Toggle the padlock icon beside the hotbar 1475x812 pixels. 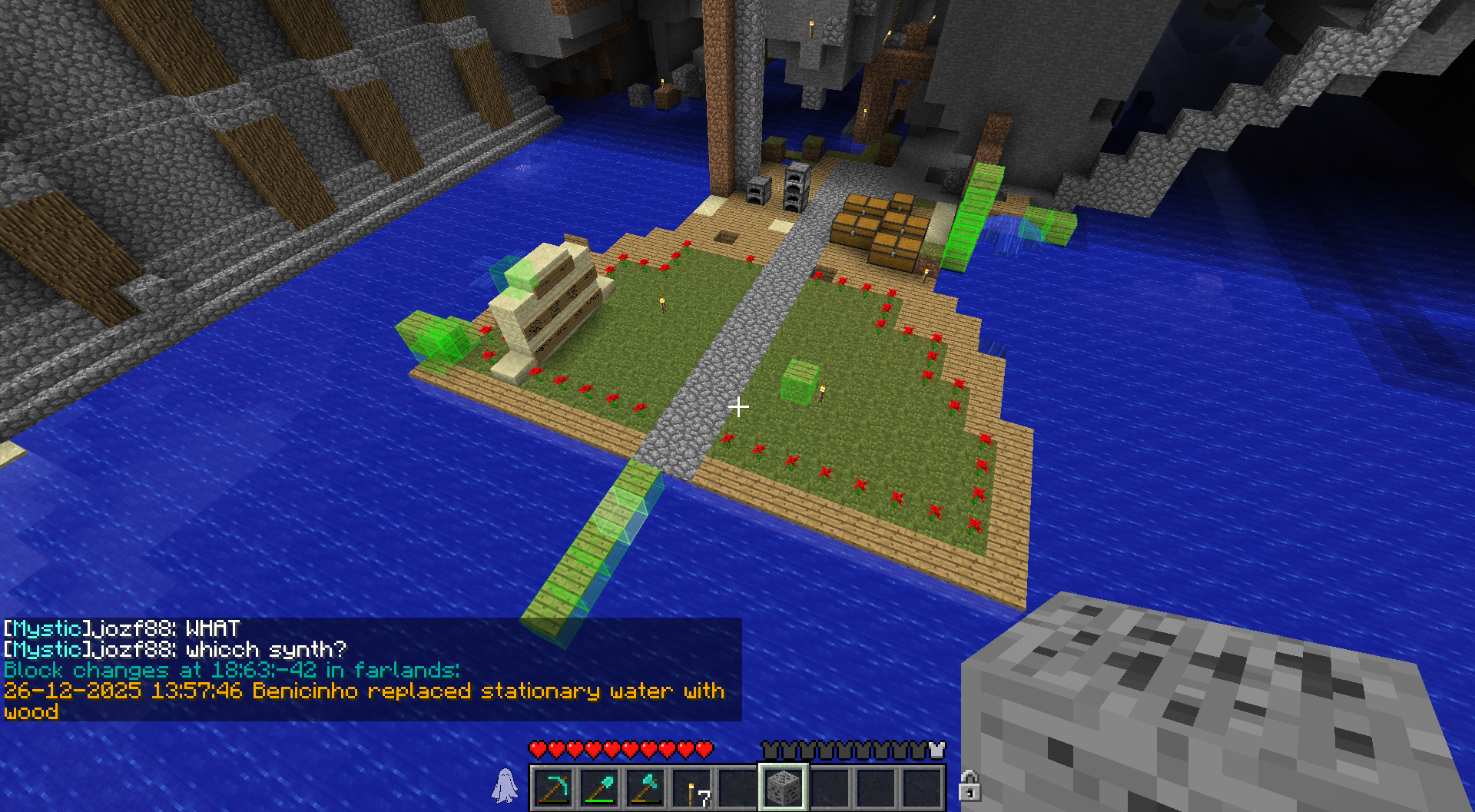[x=969, y=786]
